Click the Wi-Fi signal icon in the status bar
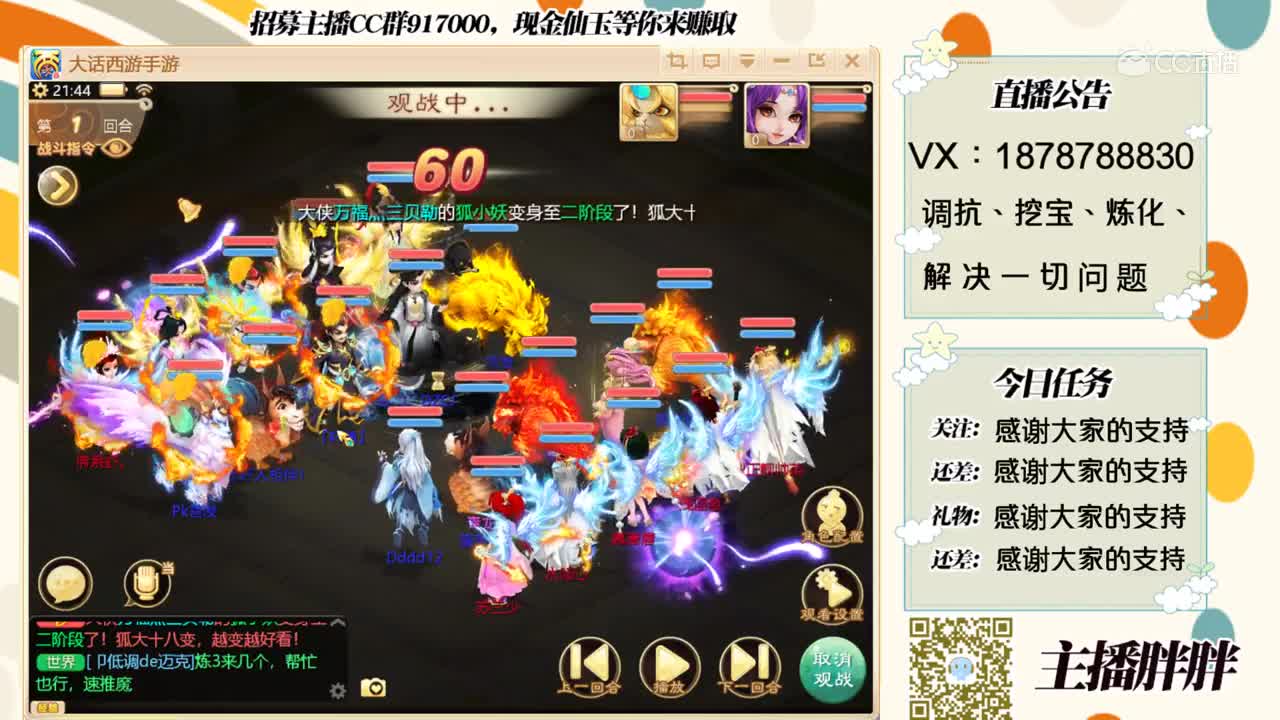Image resolution: width=1280 pixels, height=720 pixels. (145, 90)
